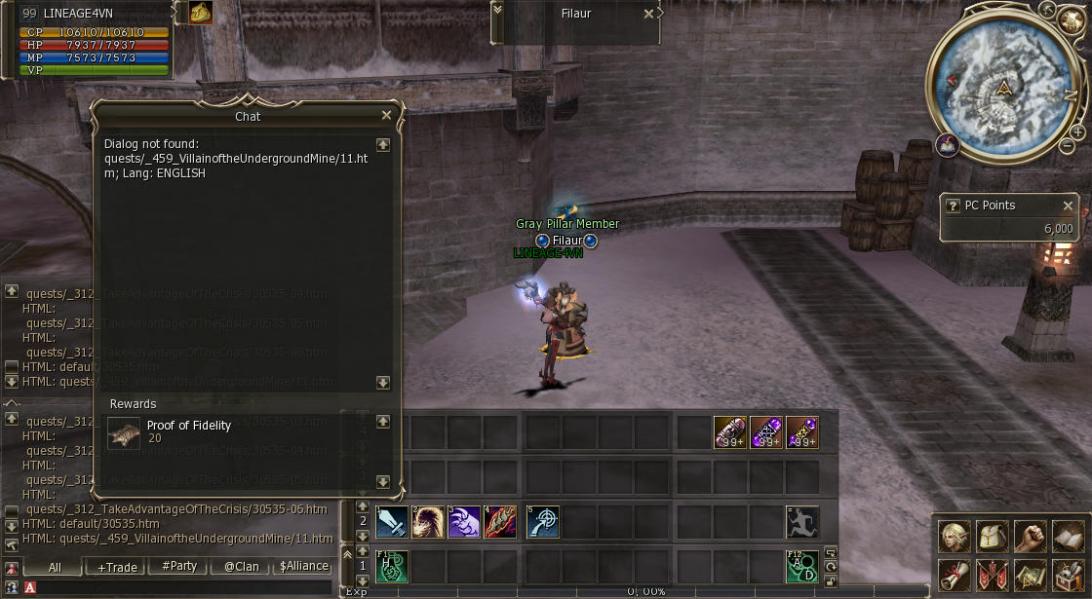This screenshot has width=1092, height=599.
Task: Open the clan banners icon
Action: pos(991,575)
